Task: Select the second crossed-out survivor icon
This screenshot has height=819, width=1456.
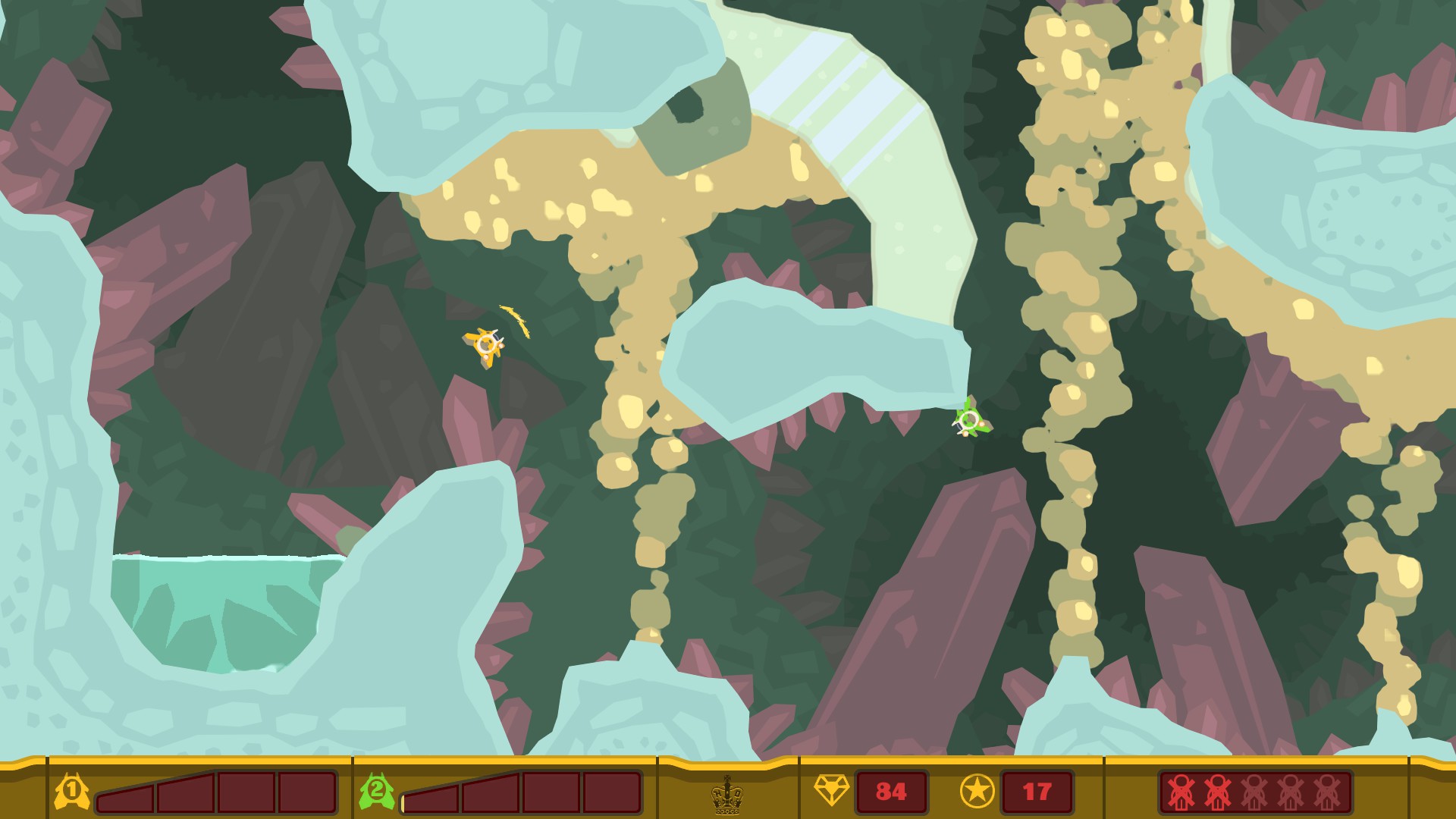Action: pyautogui.click(x=1218, y=792)
